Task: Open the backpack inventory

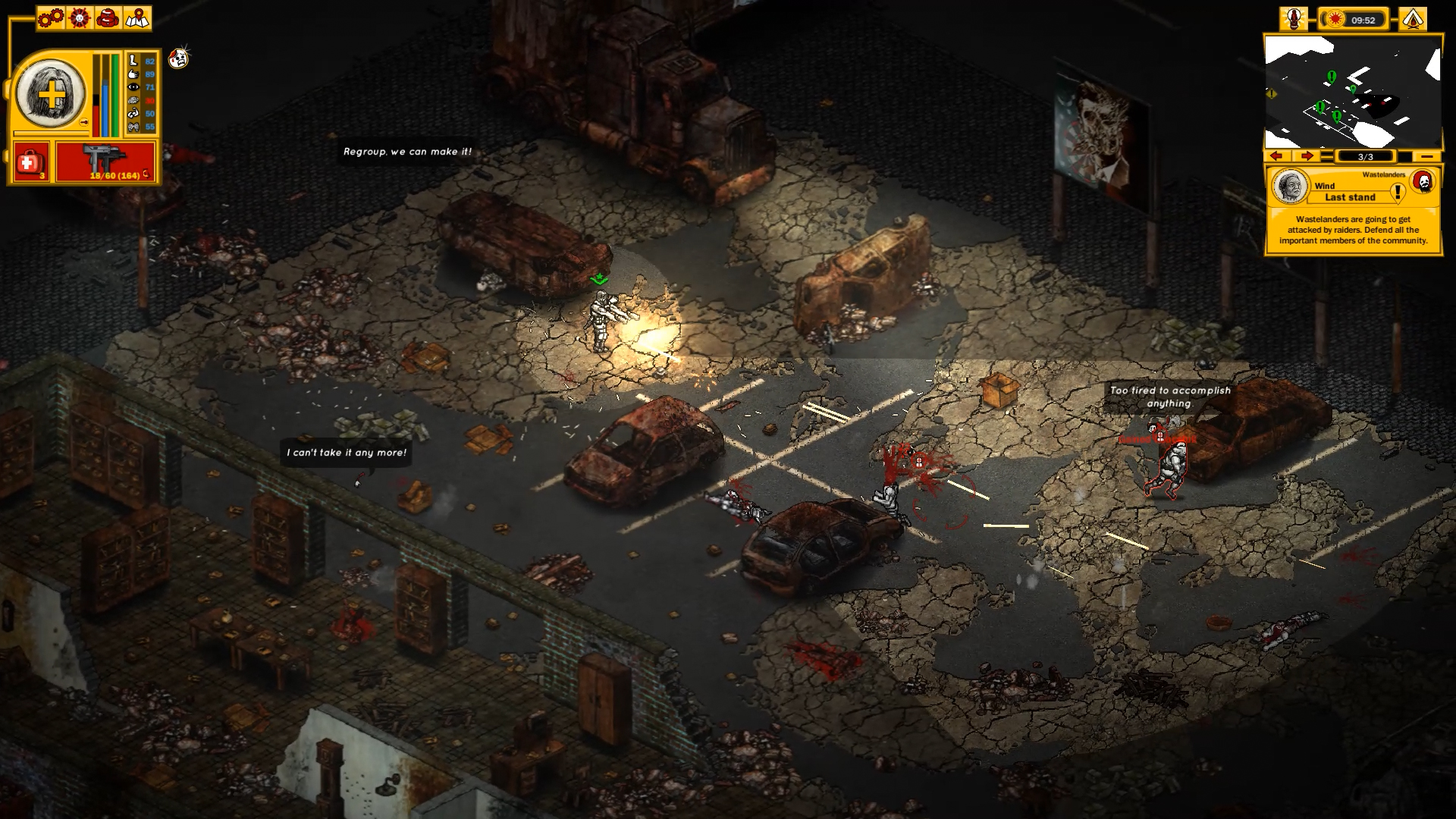Action: [x=108, y=18]
